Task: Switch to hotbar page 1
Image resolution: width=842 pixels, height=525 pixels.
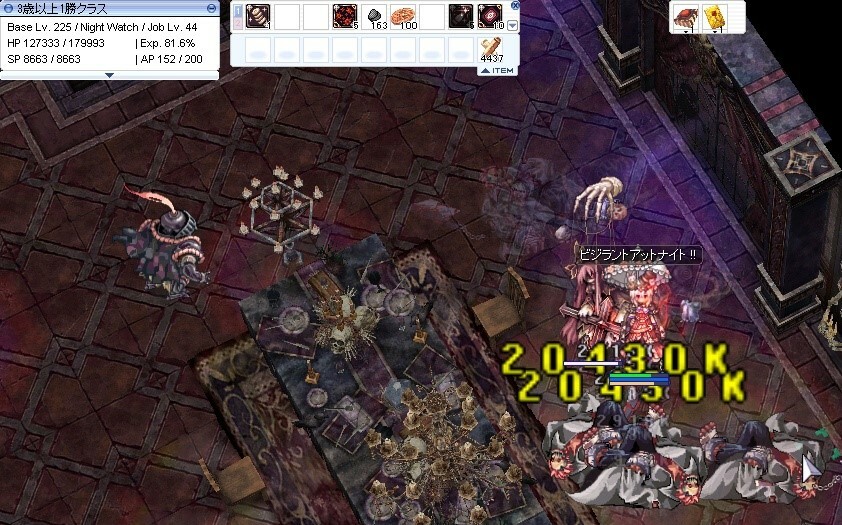Action: (238, 12)
